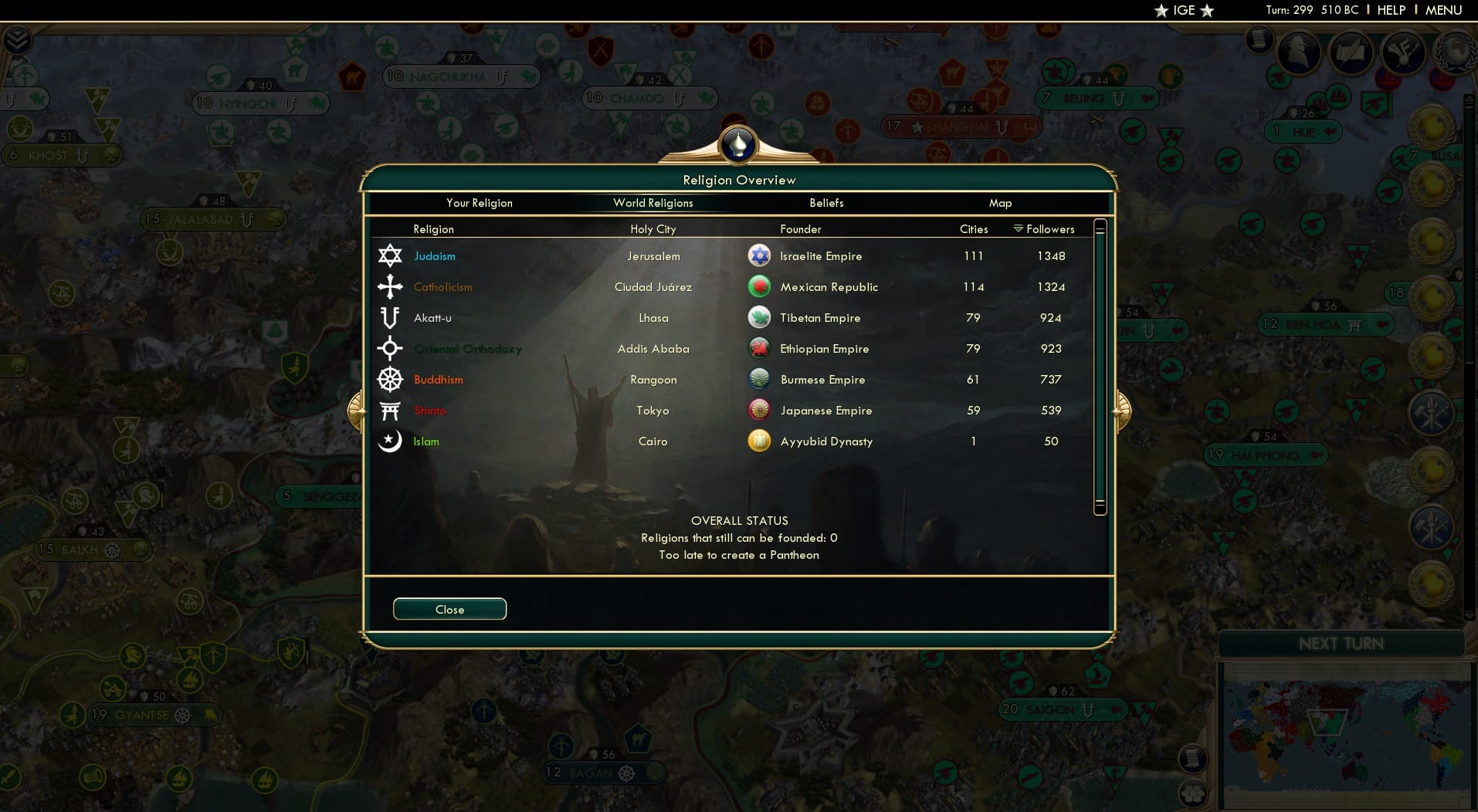Click the Islam crescent icon

[x=391, y=442]
